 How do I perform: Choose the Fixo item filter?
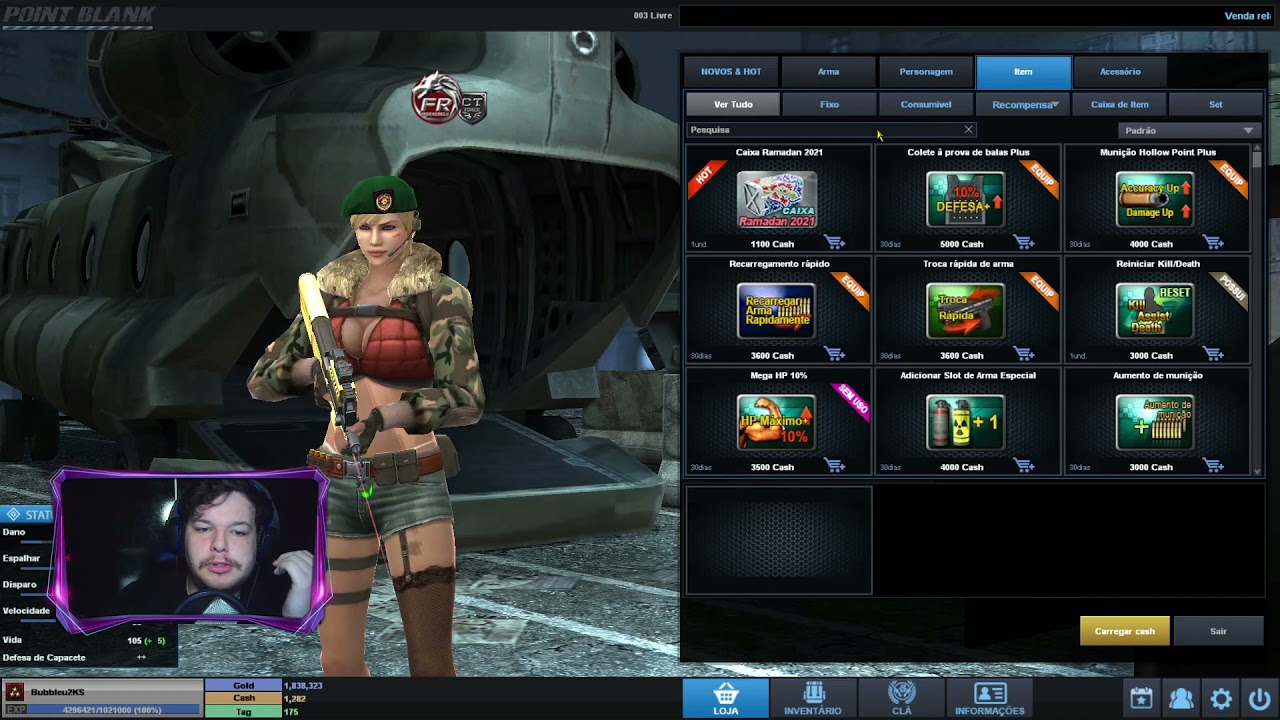point(829,104)
